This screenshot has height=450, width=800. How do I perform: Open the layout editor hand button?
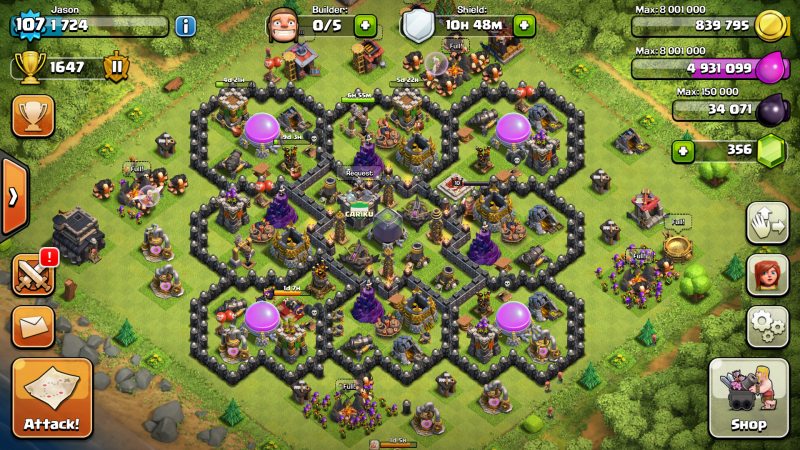(x=767, y=222)
